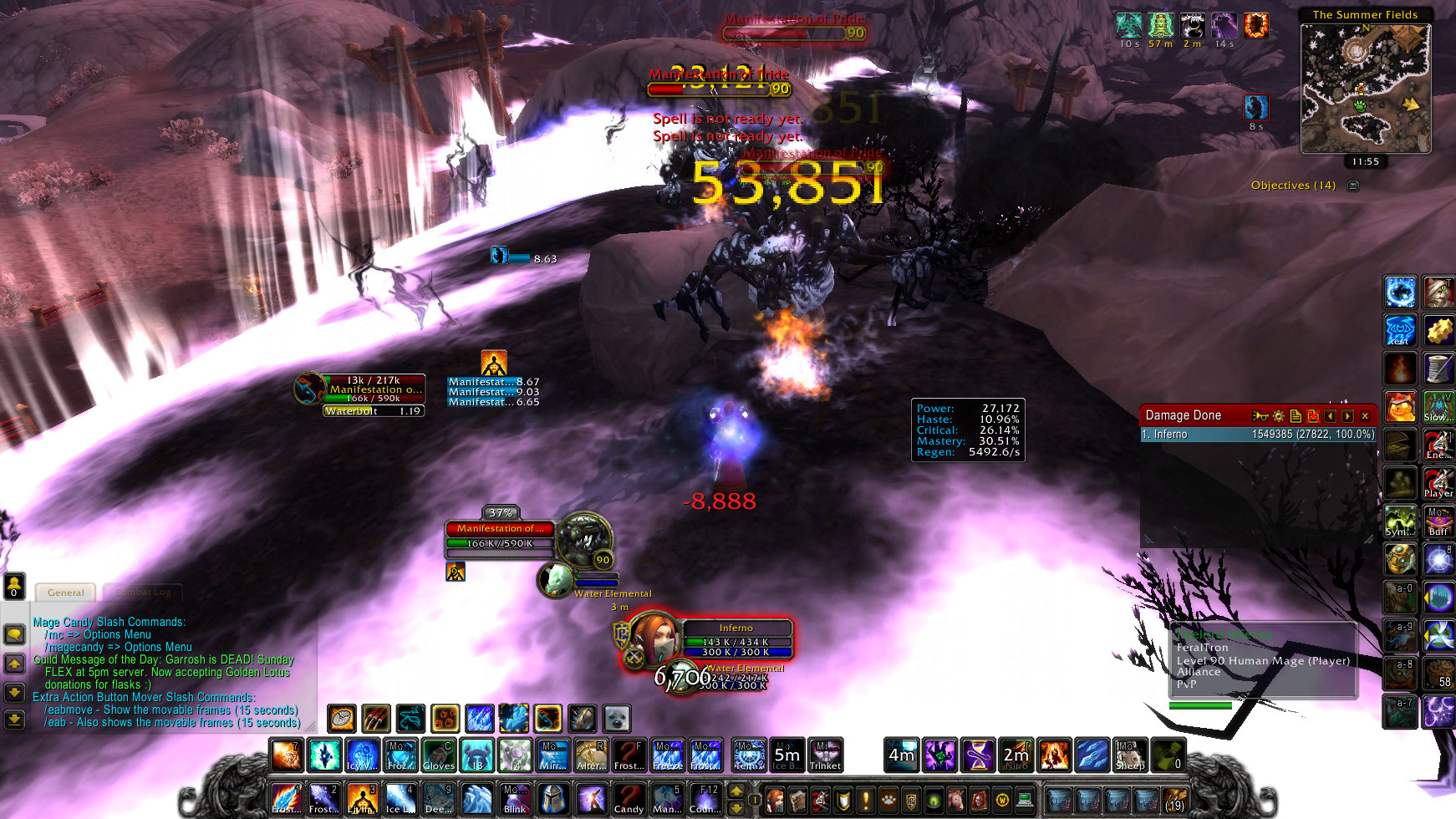This screenshot has height=819, width=1456.
Task: Use the Gloves action slot
Action: tap(438, 755)
